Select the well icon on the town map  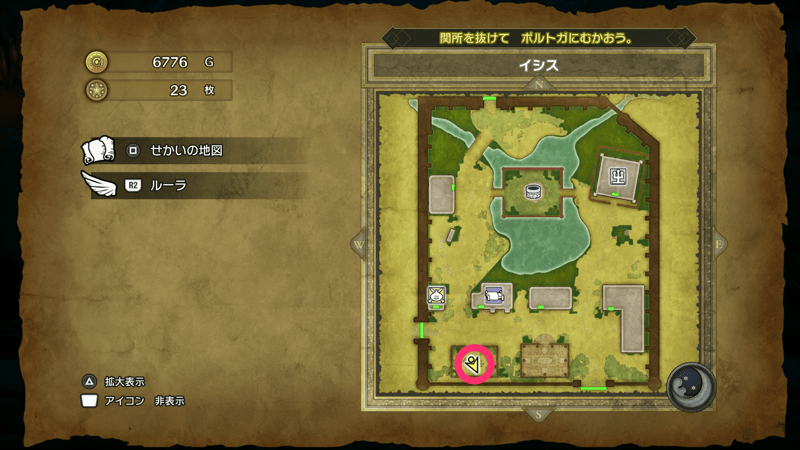point(533,190)
